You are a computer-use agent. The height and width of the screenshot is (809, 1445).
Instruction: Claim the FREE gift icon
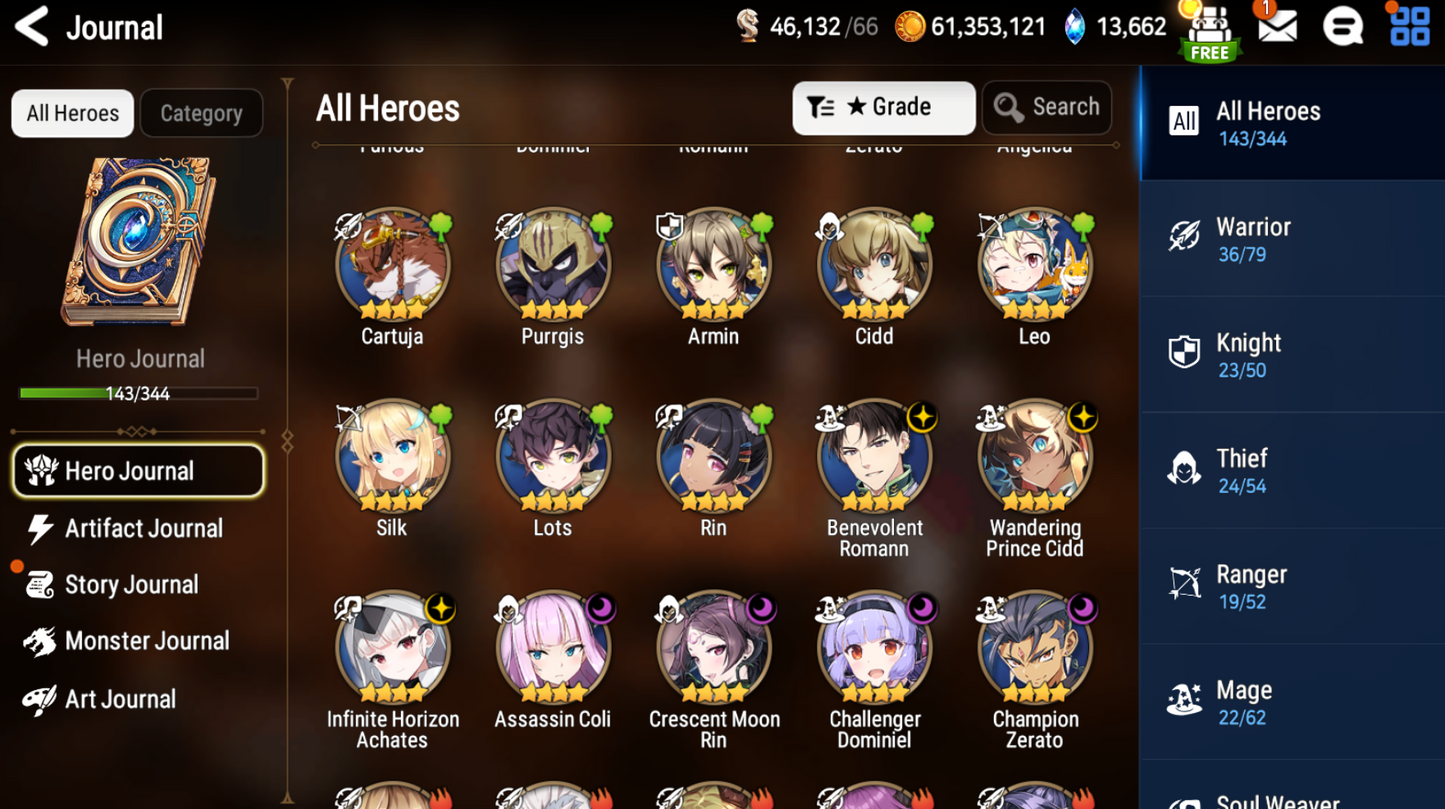pos(1210,32)
